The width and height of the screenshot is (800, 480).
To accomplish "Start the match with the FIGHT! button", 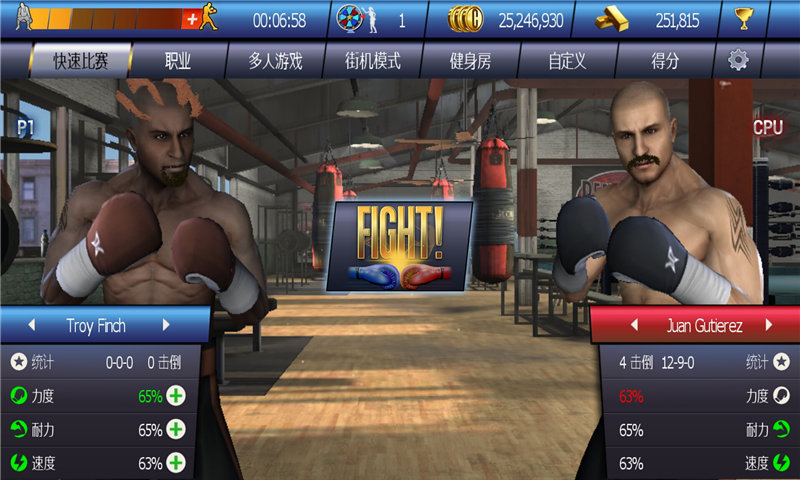I will (400, 246).
